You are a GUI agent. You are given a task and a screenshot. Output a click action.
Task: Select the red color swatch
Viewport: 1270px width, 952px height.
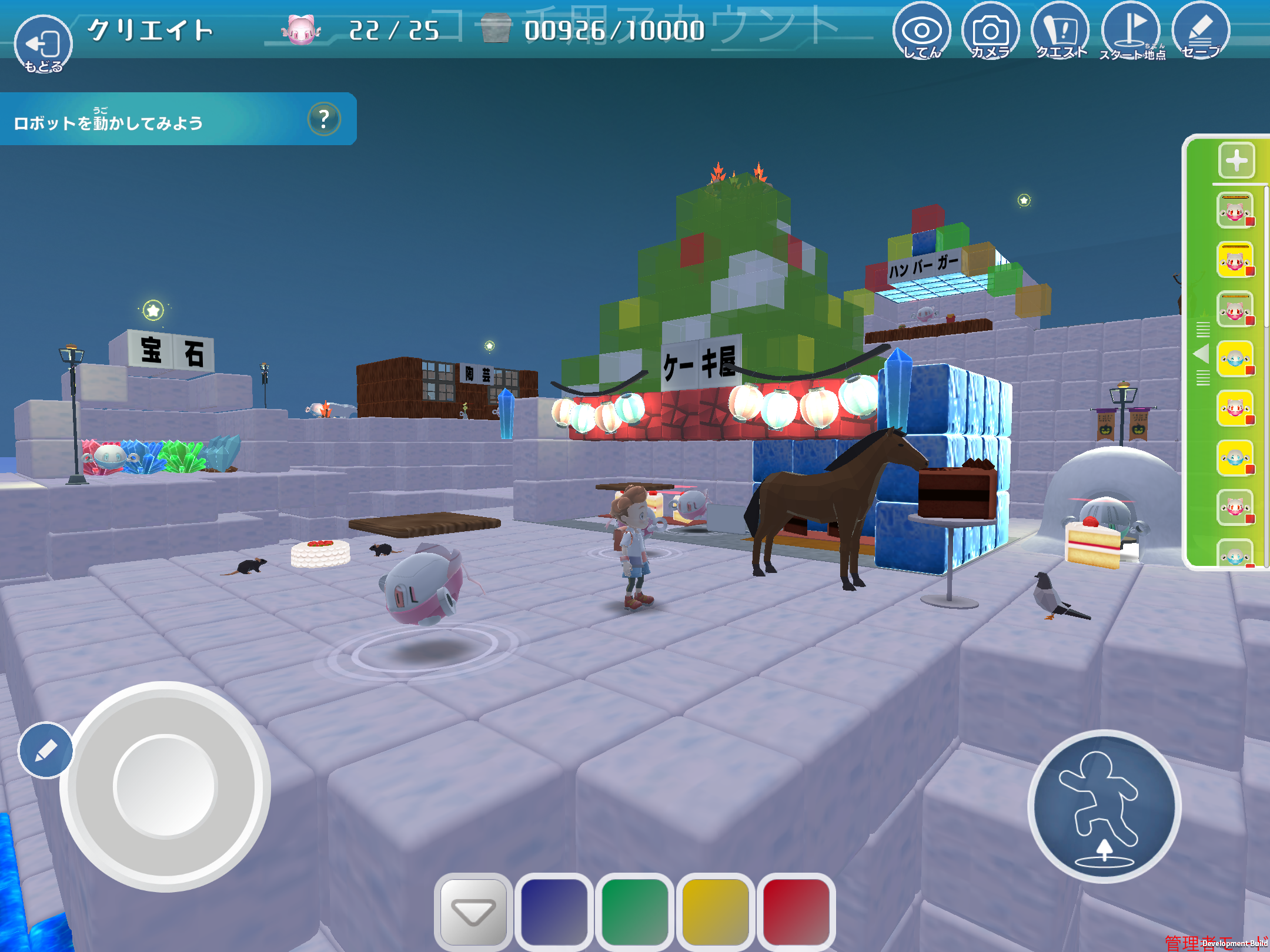point(796,912)
